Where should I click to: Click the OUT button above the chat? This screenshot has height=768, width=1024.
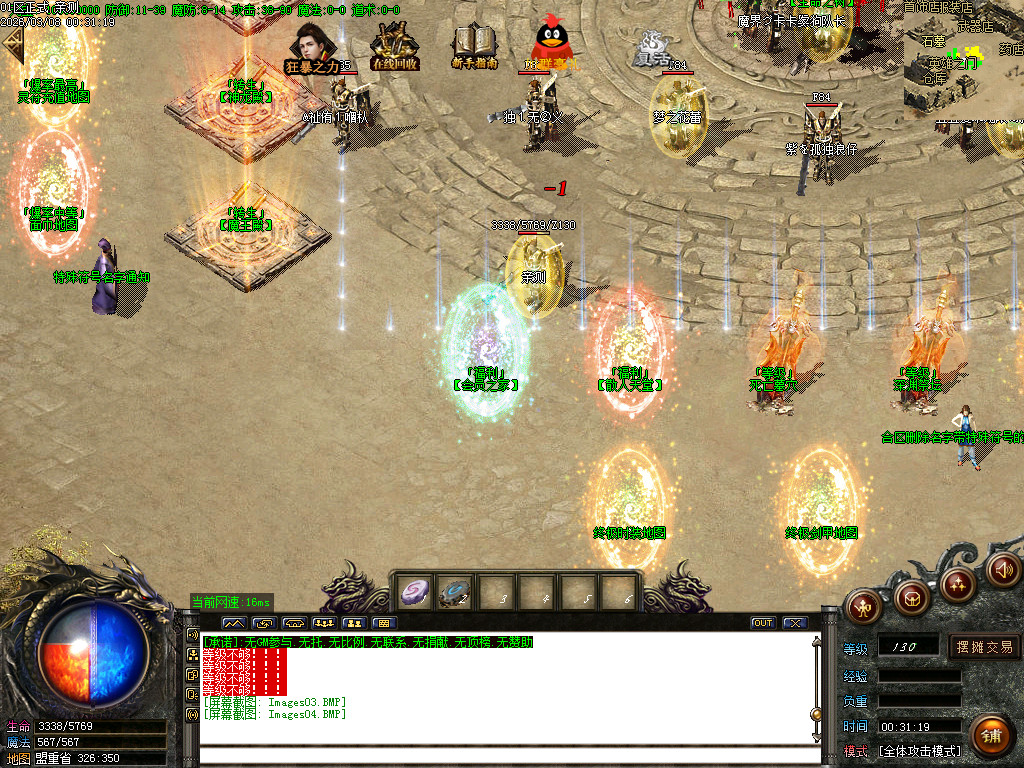pyautogui.click(x=763, y=623)
